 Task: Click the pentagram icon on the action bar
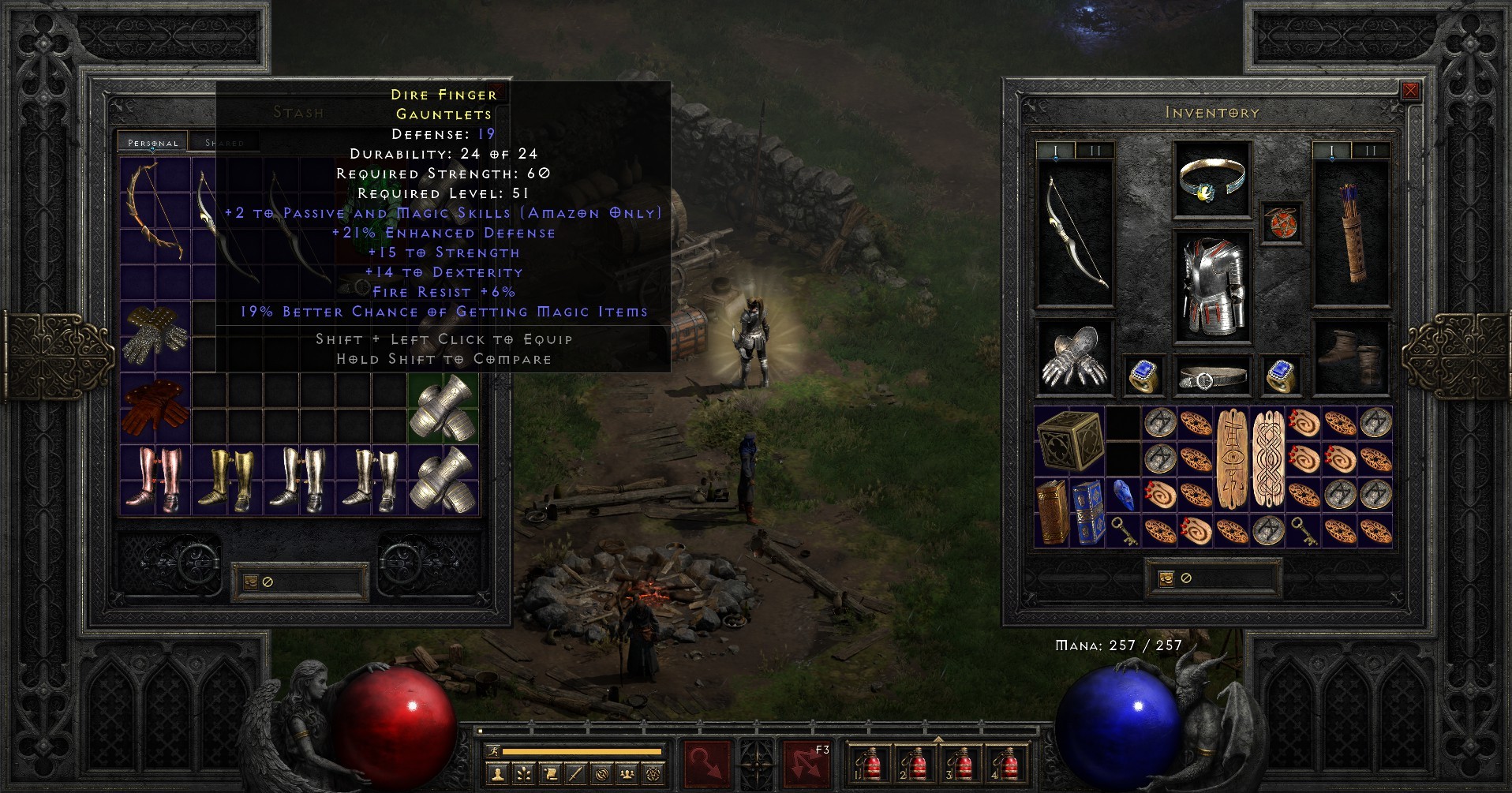653,773
